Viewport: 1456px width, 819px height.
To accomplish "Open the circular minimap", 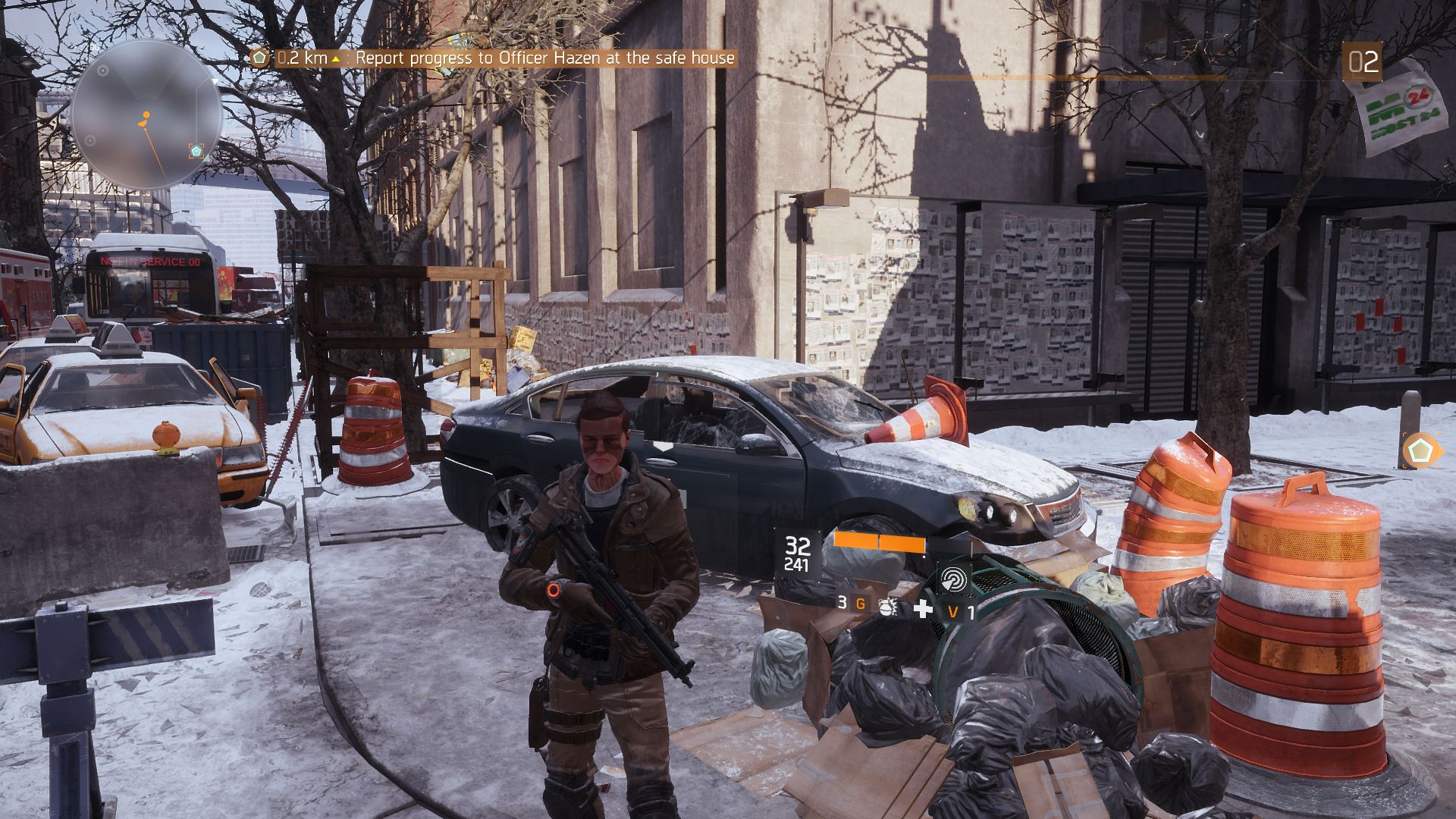I will [146, 115].
